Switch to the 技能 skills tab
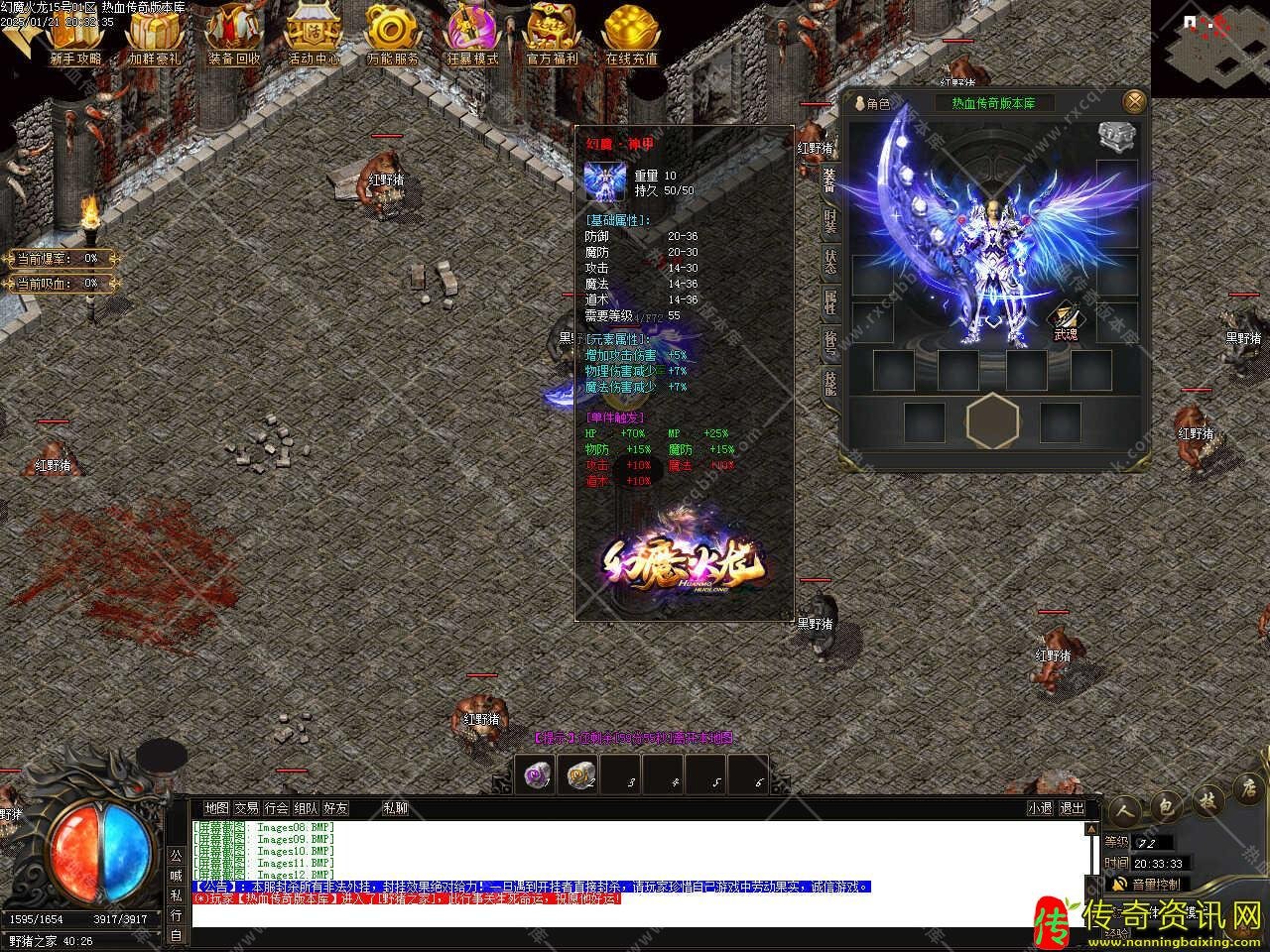 point(829,384)
